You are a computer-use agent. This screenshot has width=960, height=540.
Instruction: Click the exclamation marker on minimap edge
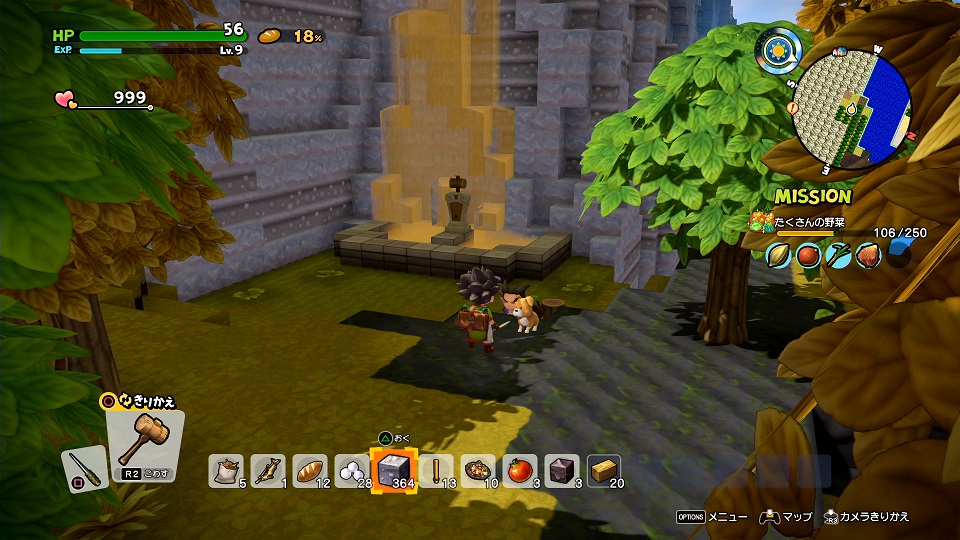coord(792,107)
